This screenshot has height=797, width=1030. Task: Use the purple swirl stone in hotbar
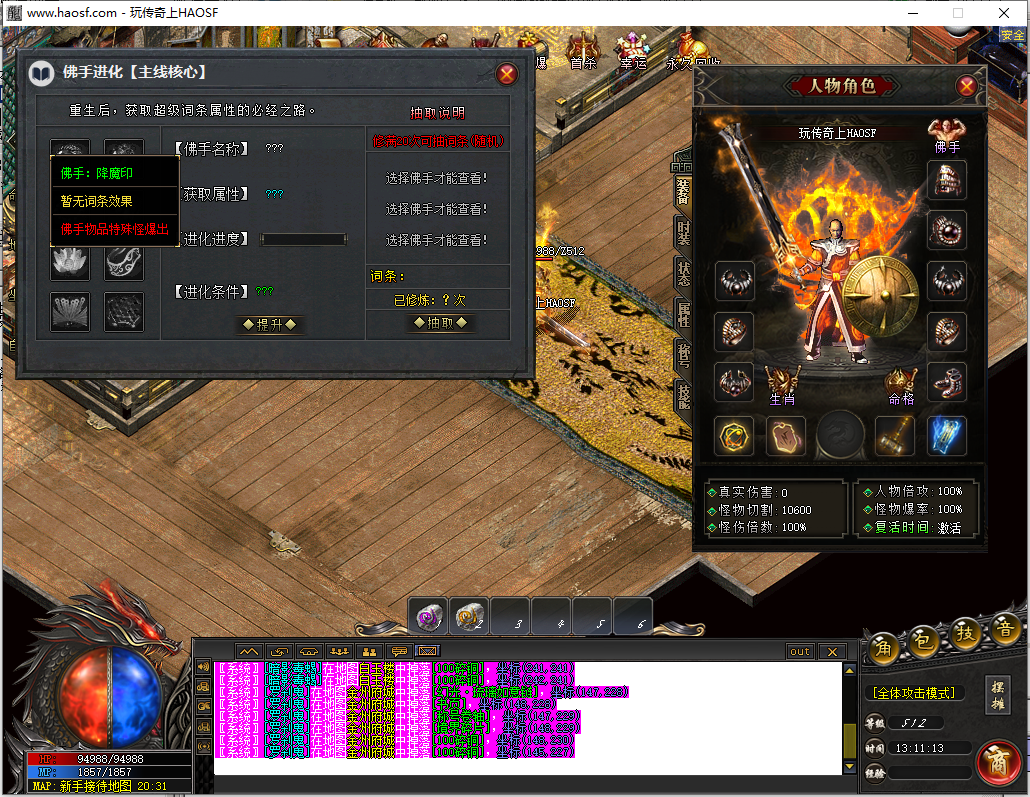[x=429, y=618]
